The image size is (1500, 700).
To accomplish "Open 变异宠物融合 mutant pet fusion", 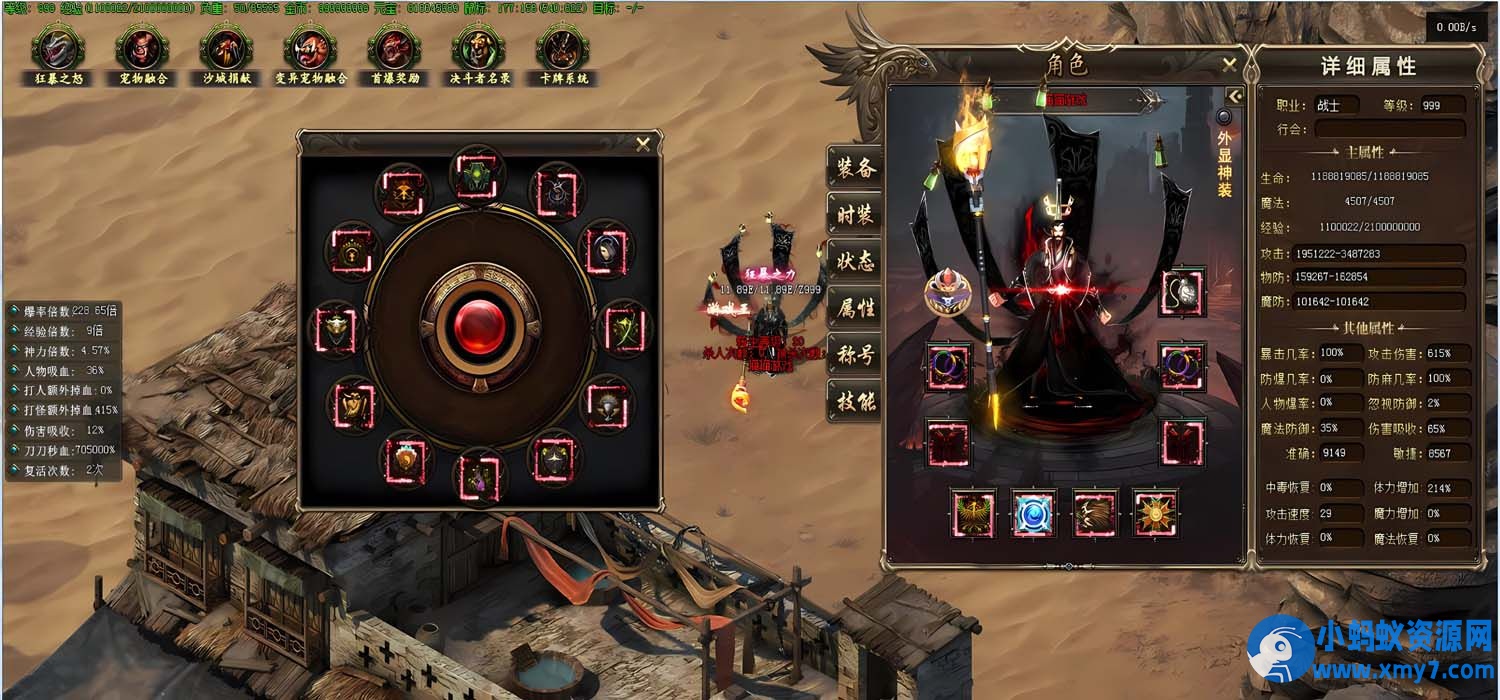I will 311,48.
